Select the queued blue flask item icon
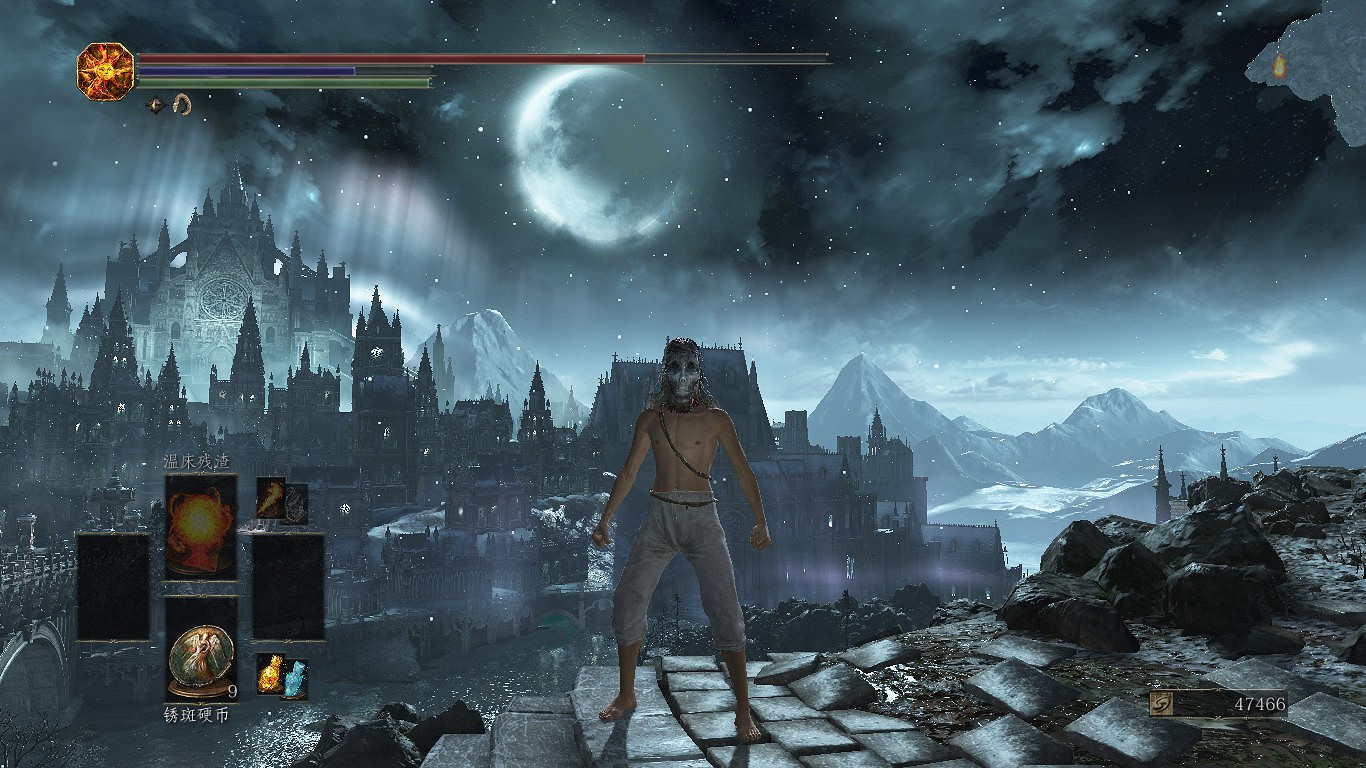The image size is (1366, 768). [x=295, y=680]
